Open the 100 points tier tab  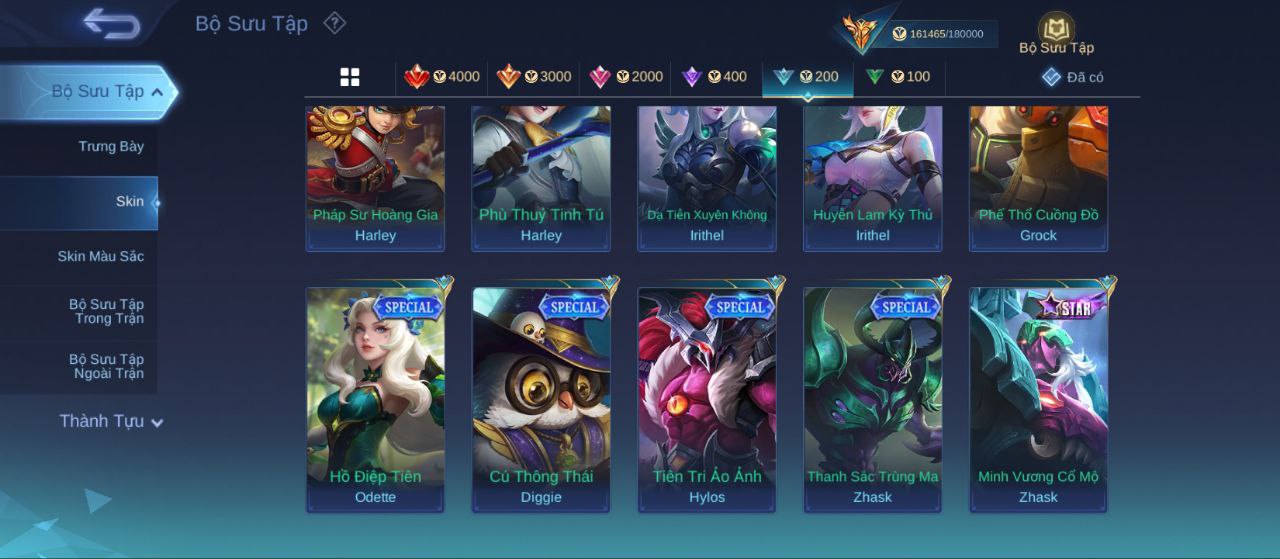point(898,77)
